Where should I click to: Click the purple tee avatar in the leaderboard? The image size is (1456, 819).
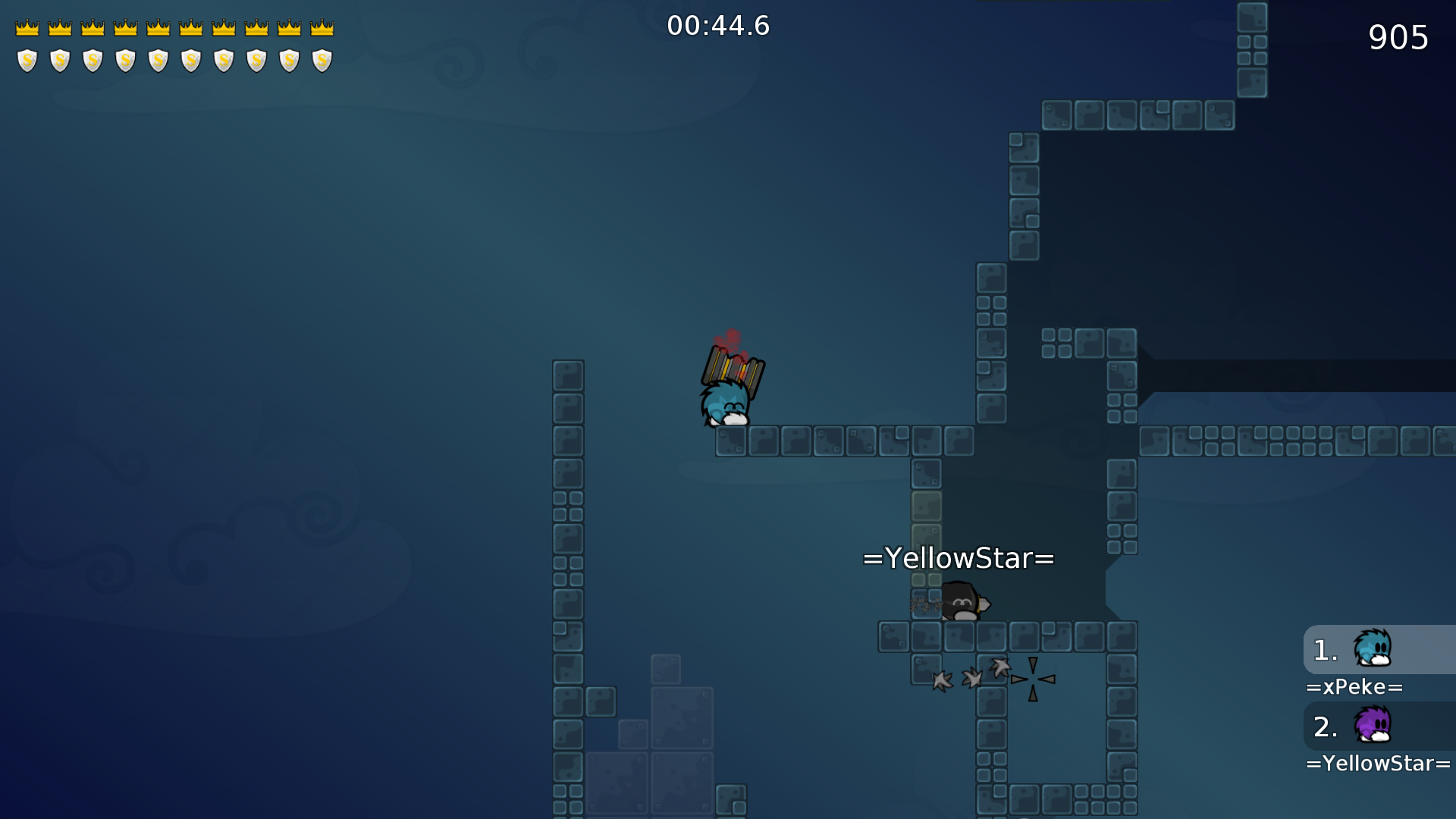point(1373,726)
